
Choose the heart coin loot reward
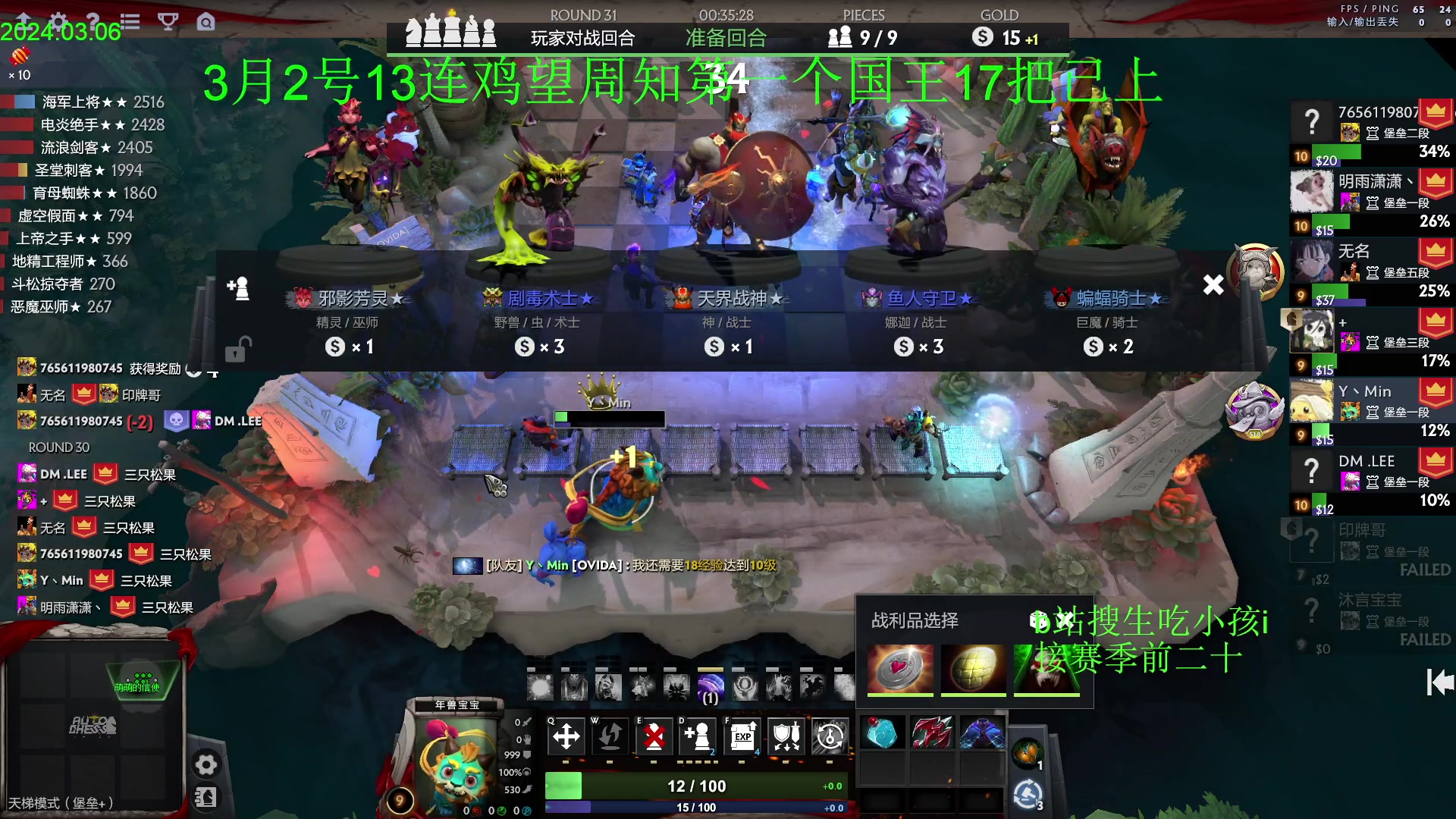900,668
